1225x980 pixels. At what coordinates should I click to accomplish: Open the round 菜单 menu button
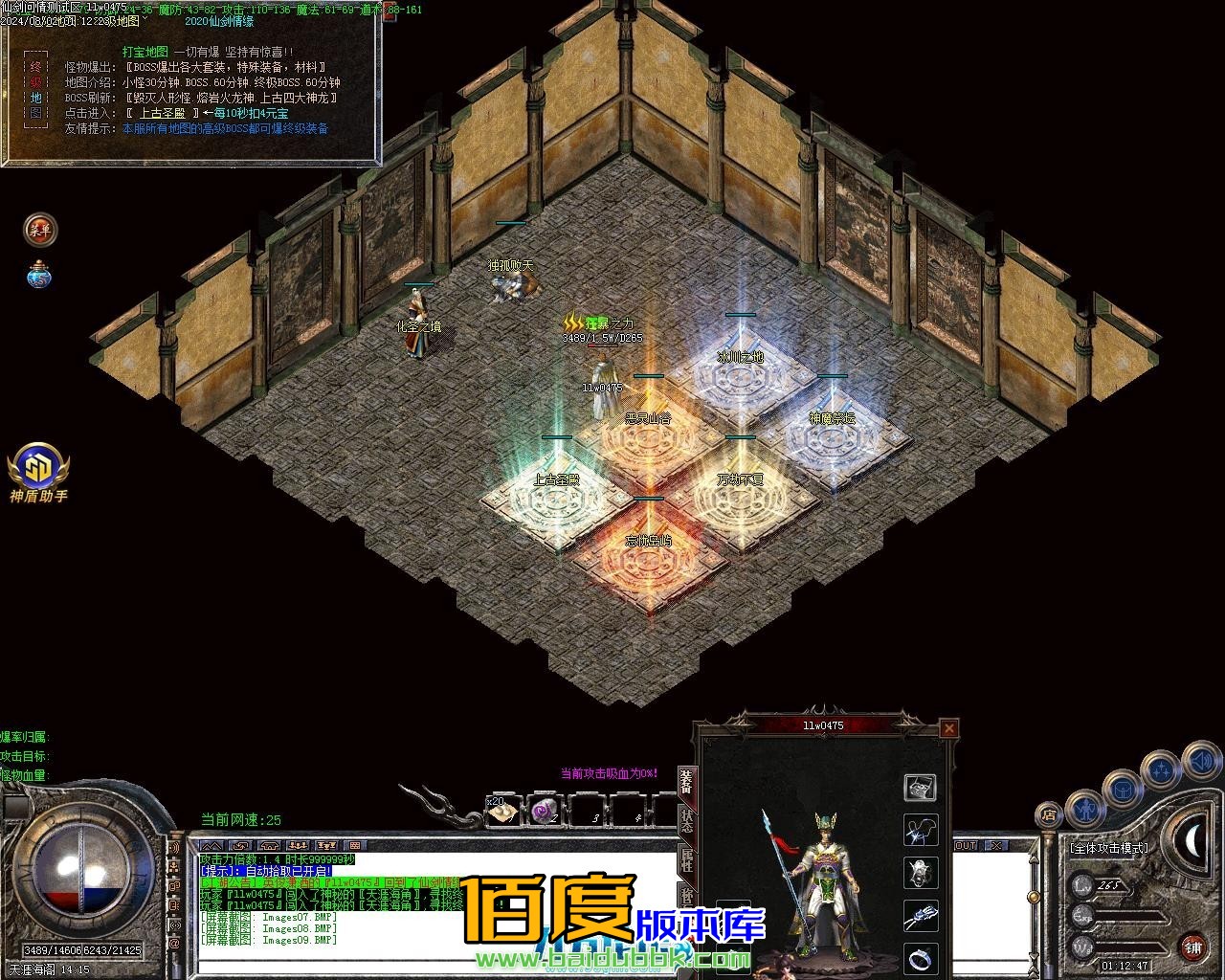(x=40, y=229)
